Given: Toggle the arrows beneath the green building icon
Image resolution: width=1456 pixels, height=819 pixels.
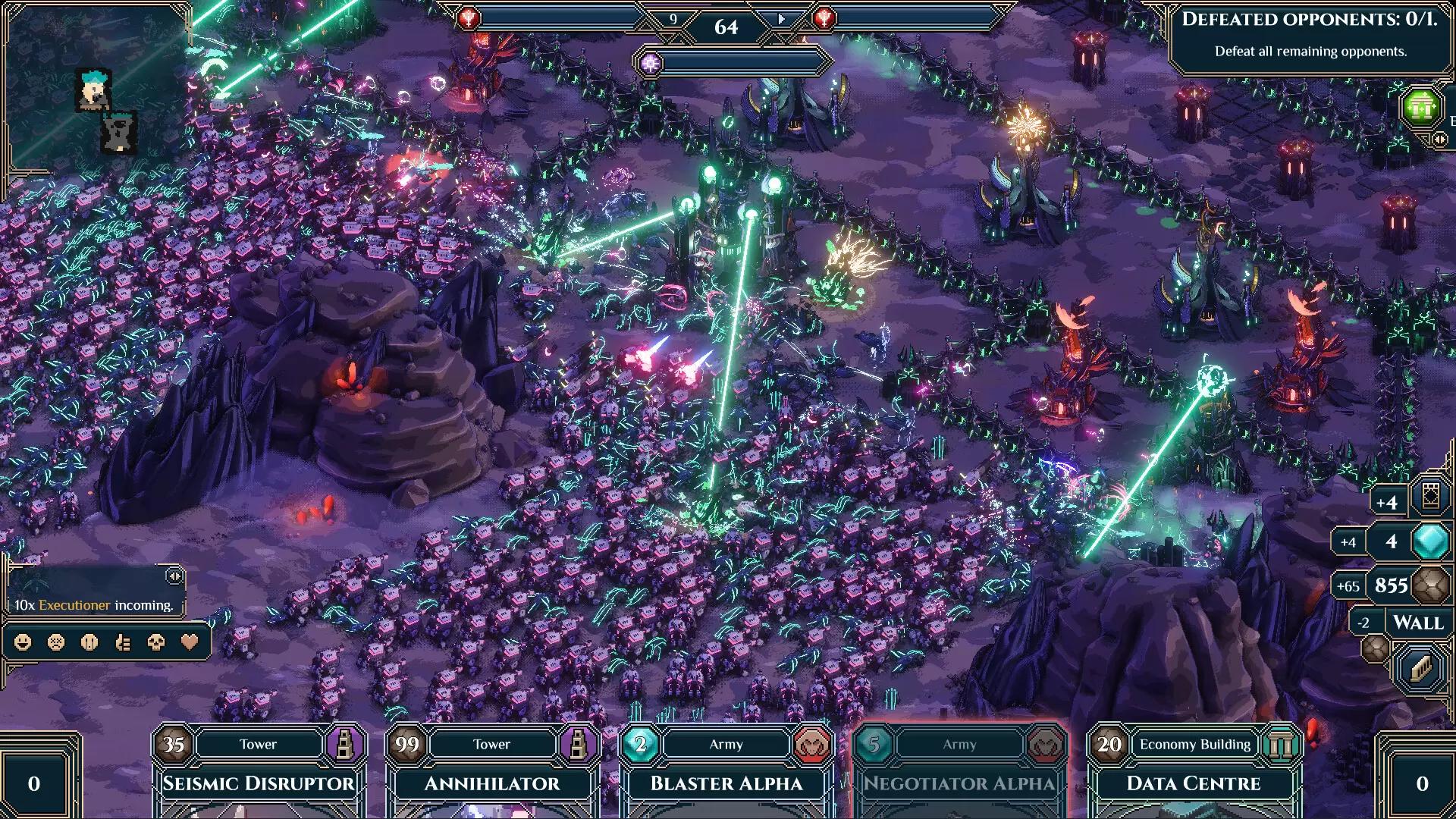Looking at the screenshot, I should [x=1439, y=140].
